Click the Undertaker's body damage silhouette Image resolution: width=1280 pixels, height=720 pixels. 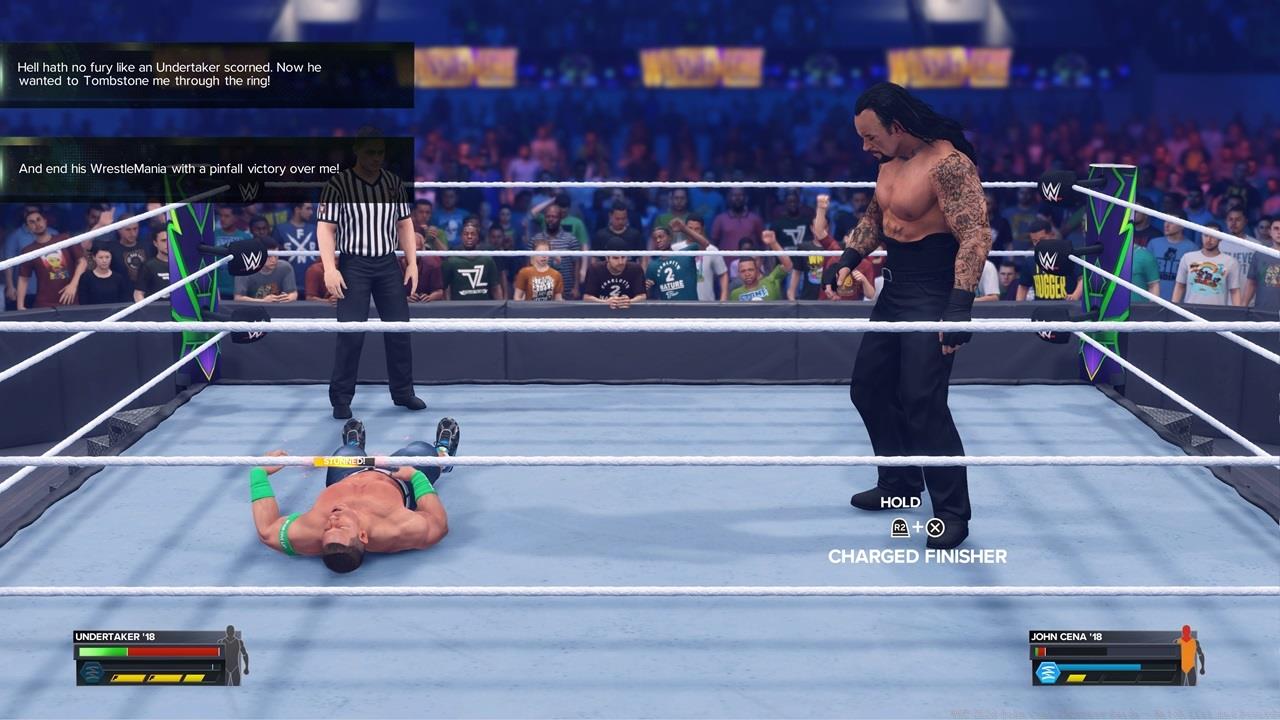(231, 656)
